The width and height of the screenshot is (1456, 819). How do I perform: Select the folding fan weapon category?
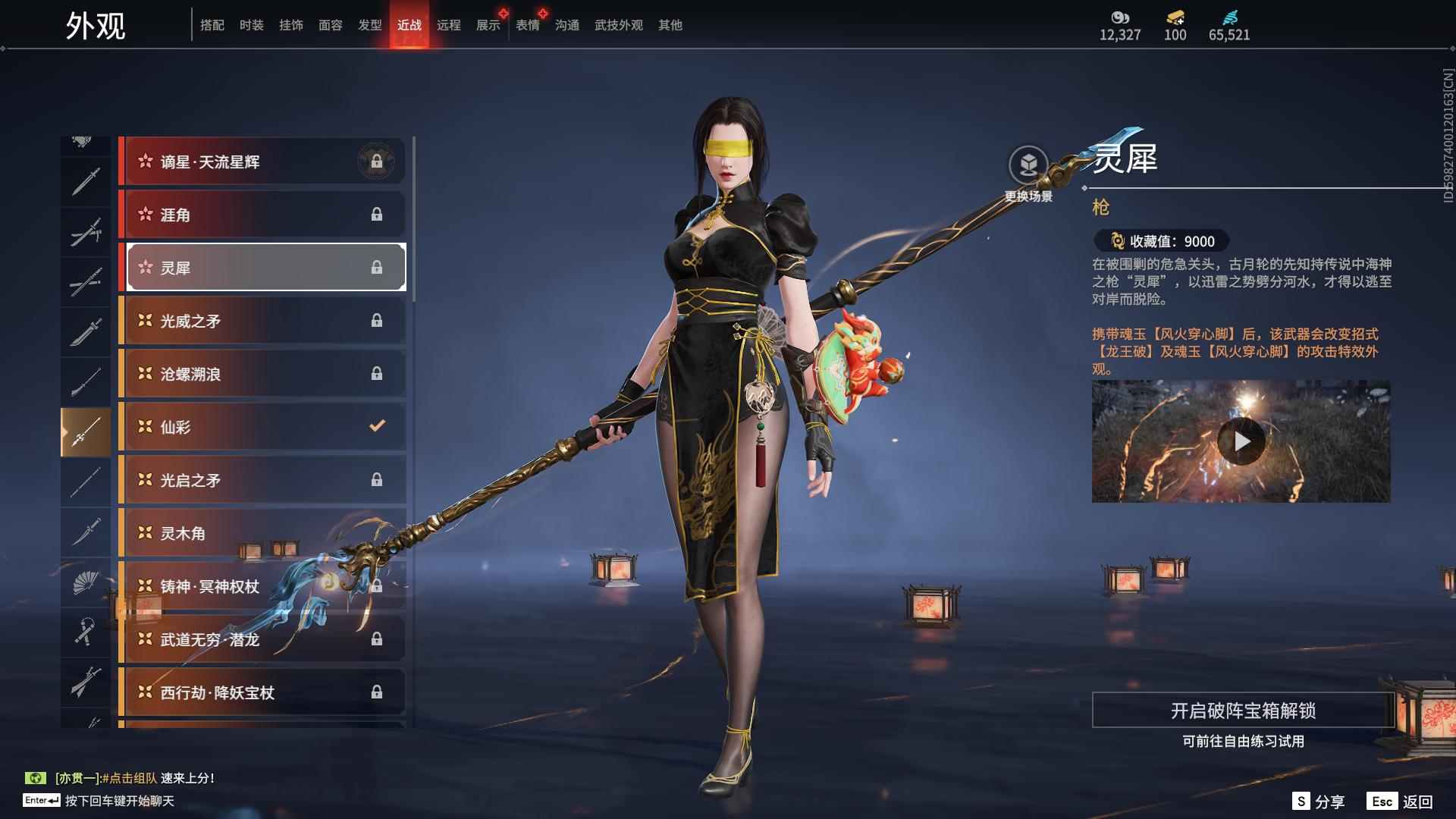(x=85, y=583)
